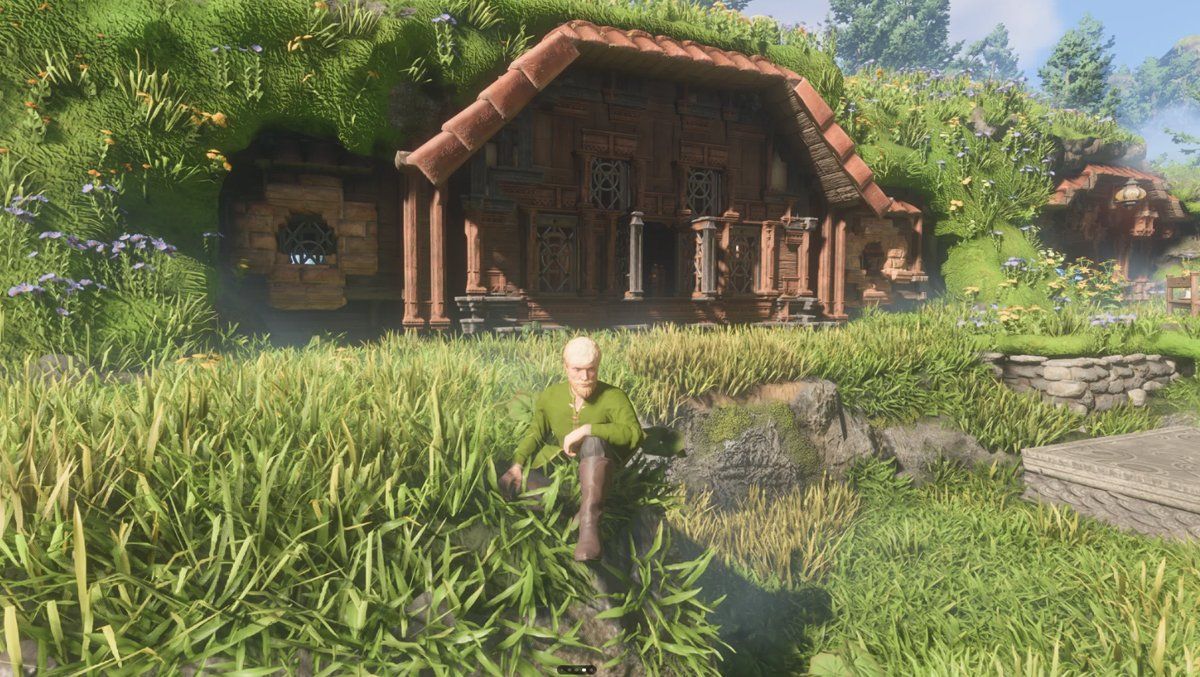Click the highlighted gallery page indicator dot
Viewport: 1200px width, 677px height.
(584, 670)
